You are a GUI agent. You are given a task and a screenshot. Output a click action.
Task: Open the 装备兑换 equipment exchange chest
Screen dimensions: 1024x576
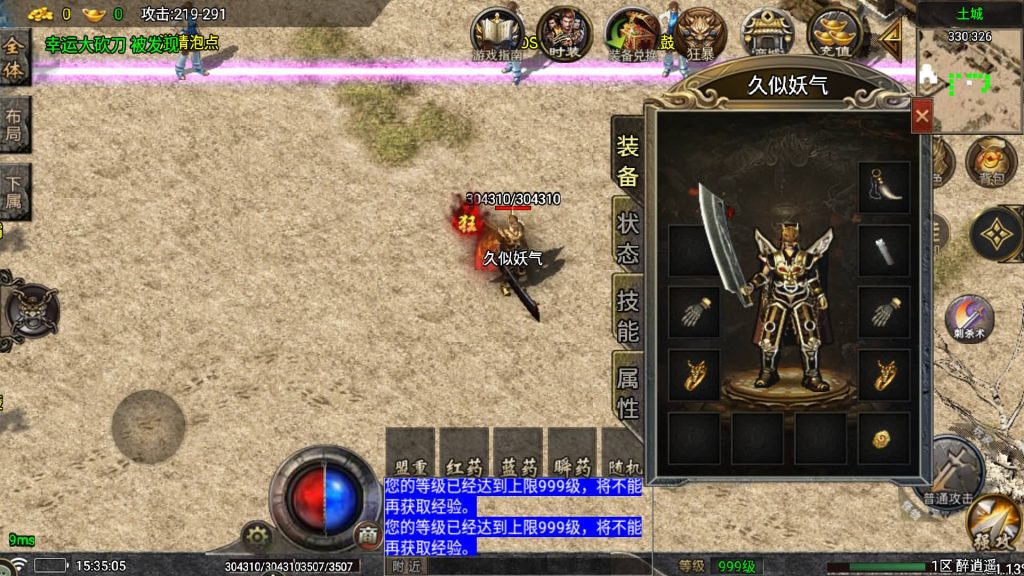pos(632,34)
